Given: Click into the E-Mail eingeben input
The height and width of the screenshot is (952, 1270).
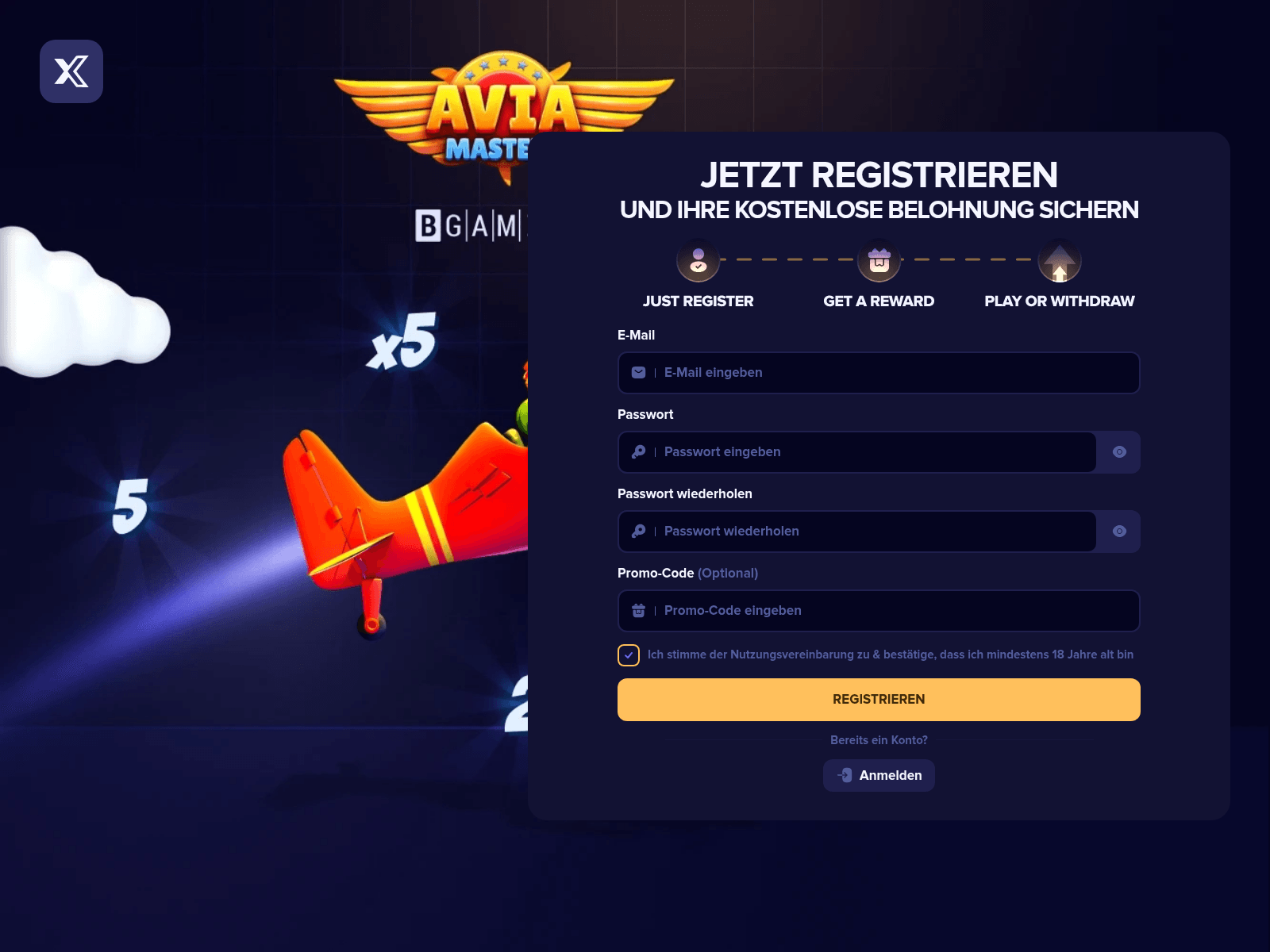Looking at the screenshot, I should coord(873,372).
